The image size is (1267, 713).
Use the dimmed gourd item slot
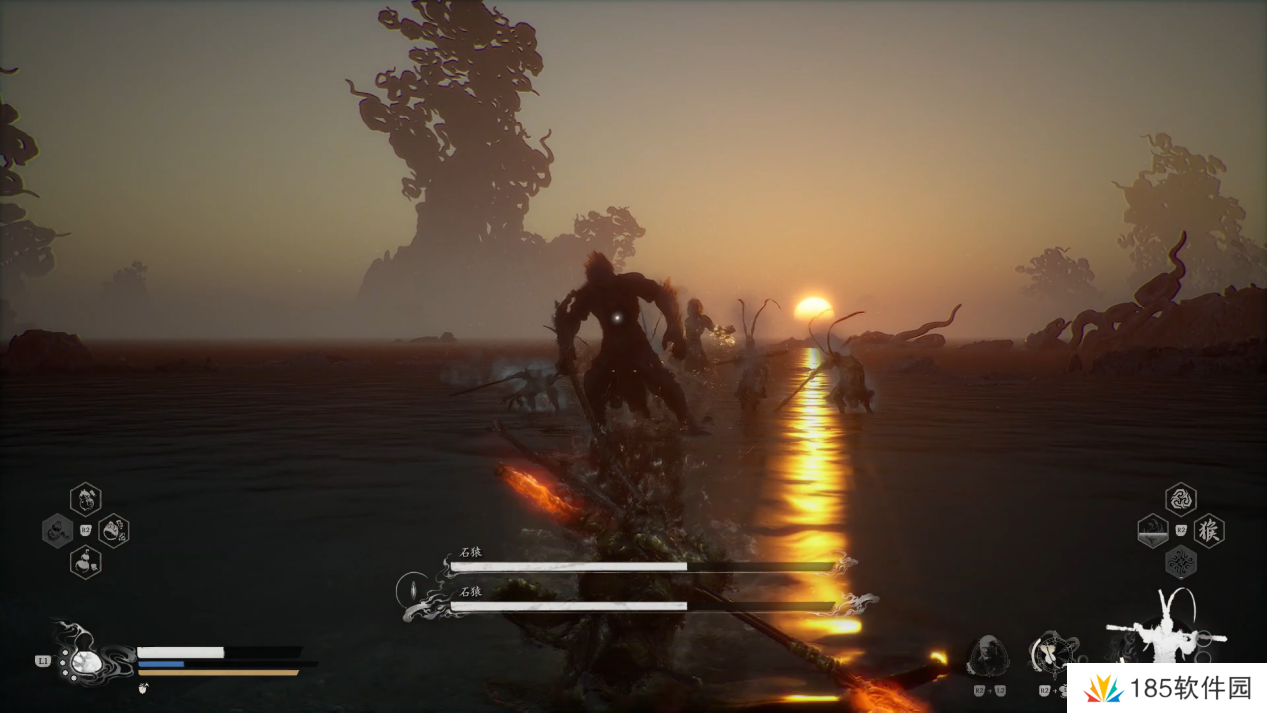(57, 530)
